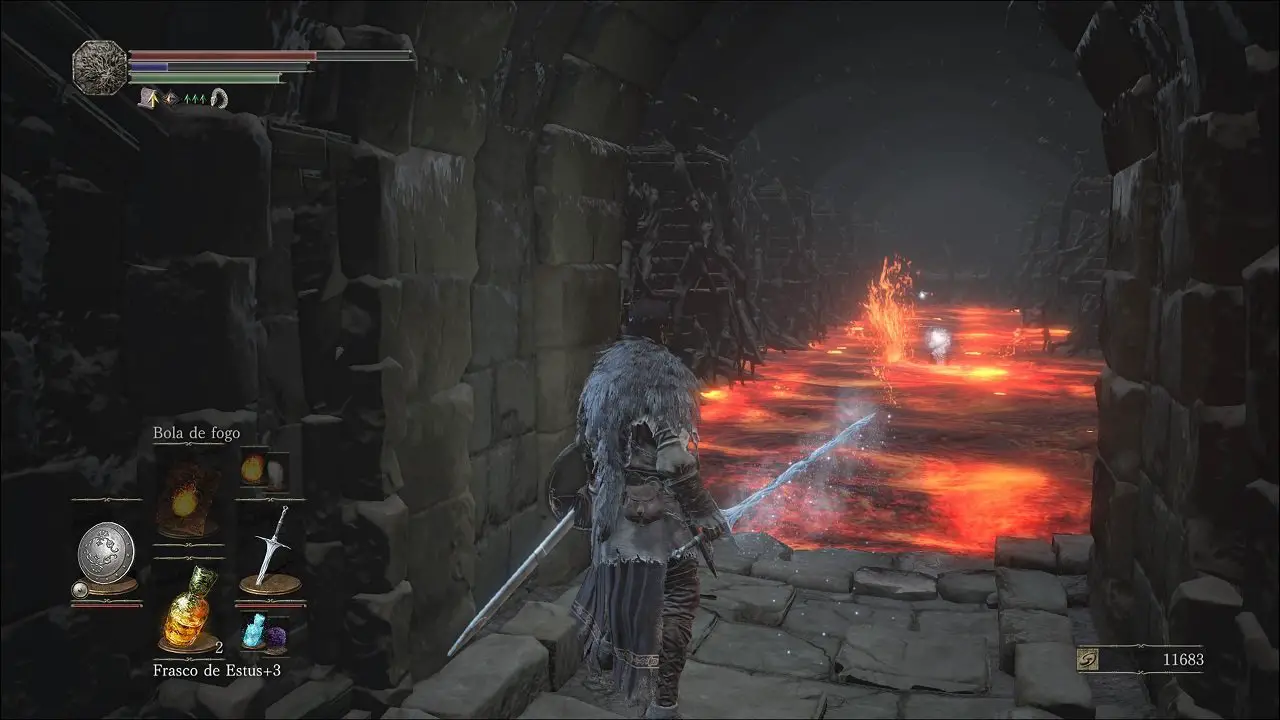Click the yellow arrow buff status icon
Image resolution: width=1280 pixels, height=720 pixels.
click(x=153, y=97)
